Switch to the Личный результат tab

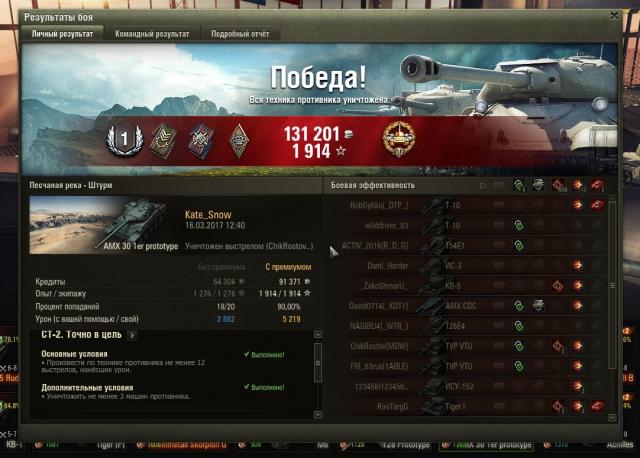(x=62, y=34)
